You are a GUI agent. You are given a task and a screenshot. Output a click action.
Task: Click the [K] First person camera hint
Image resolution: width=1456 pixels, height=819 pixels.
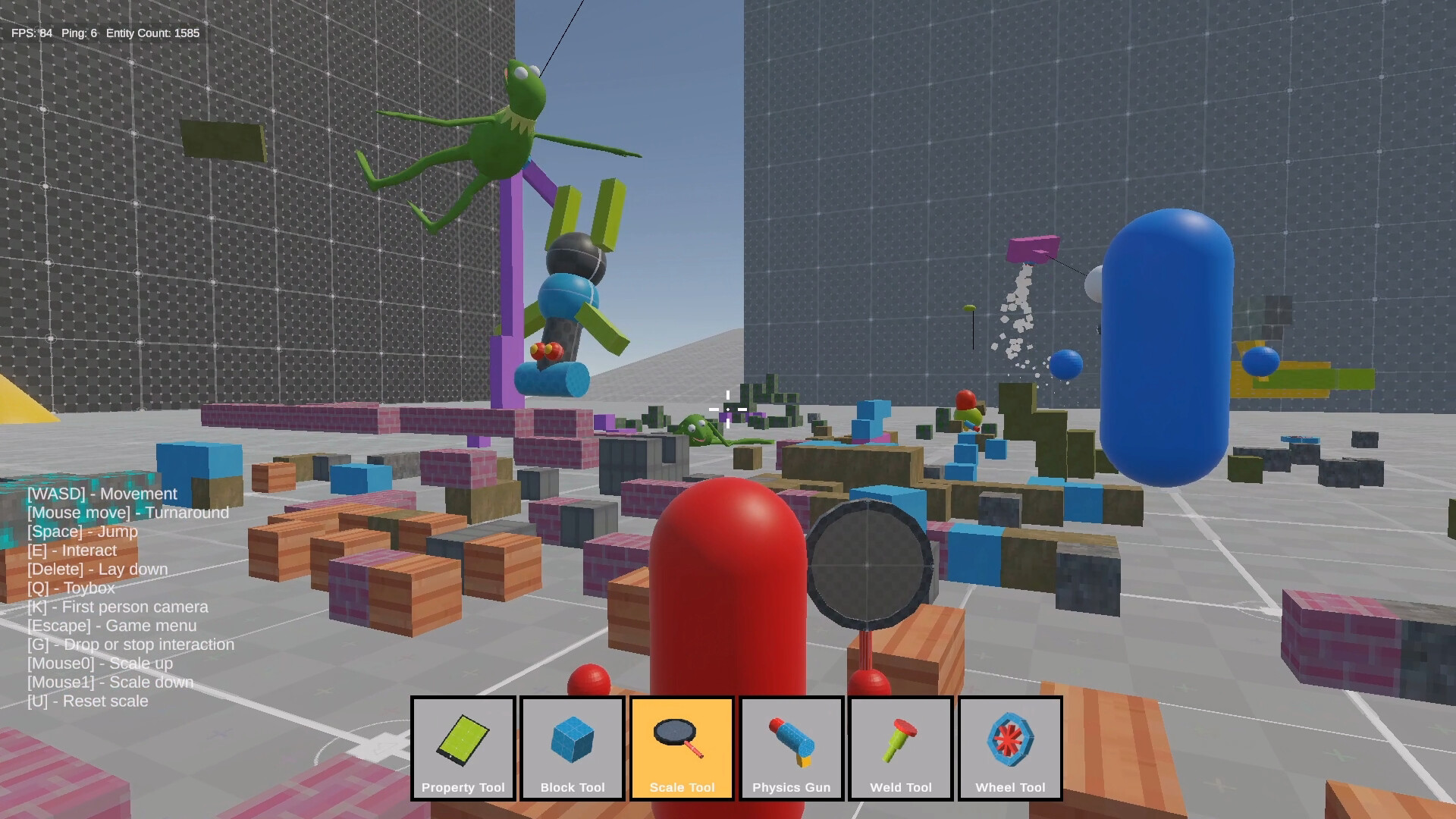click(x=117, y=607)
